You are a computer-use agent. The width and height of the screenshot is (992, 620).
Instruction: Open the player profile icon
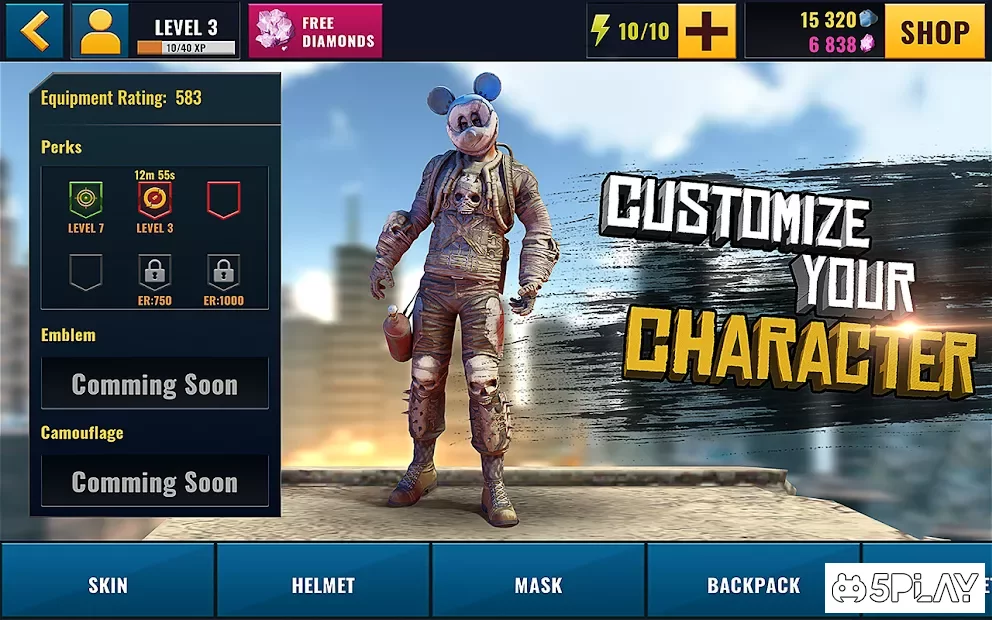(99, 31)
